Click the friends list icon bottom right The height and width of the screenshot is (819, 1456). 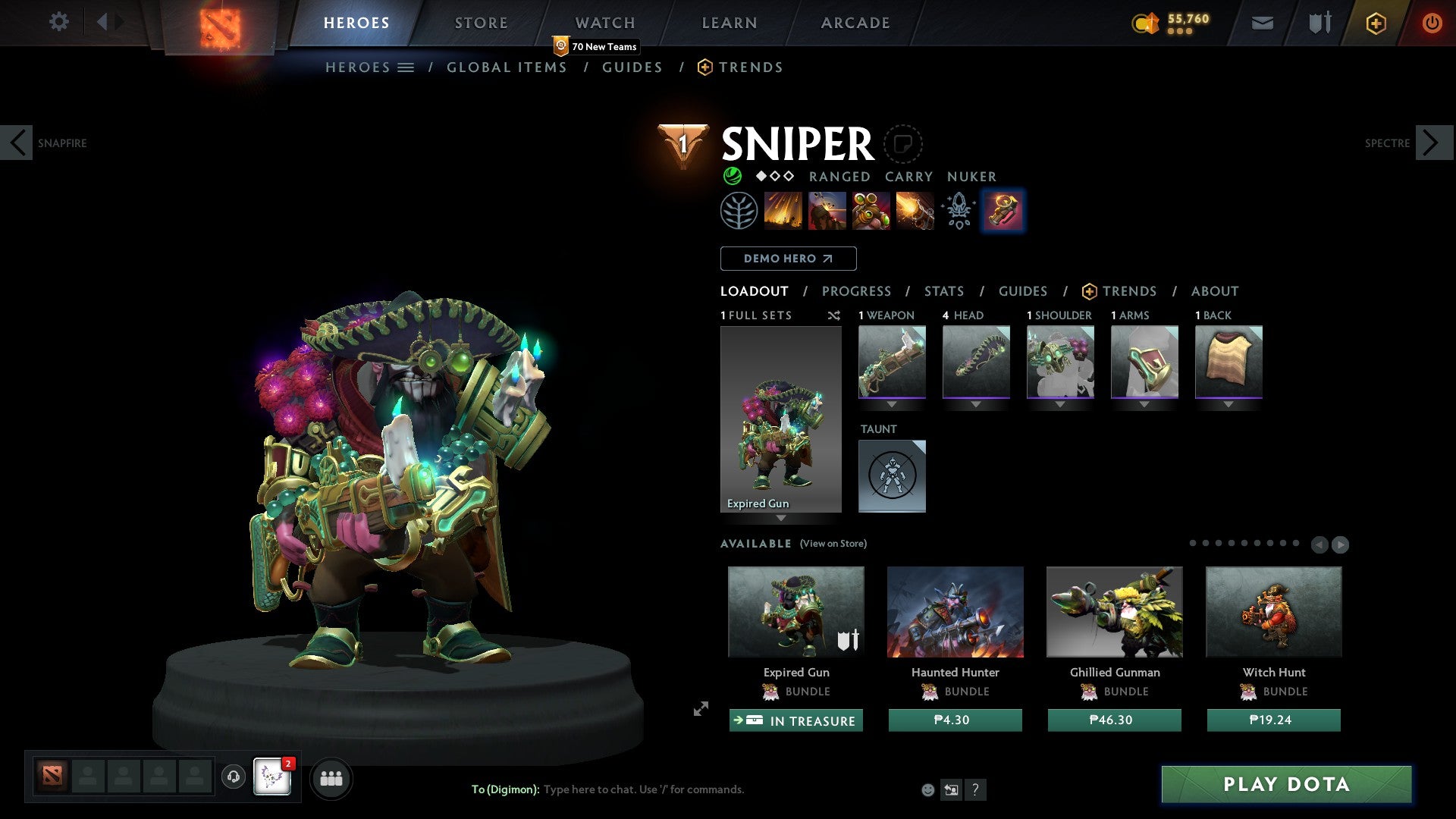(x=331, y=777)
